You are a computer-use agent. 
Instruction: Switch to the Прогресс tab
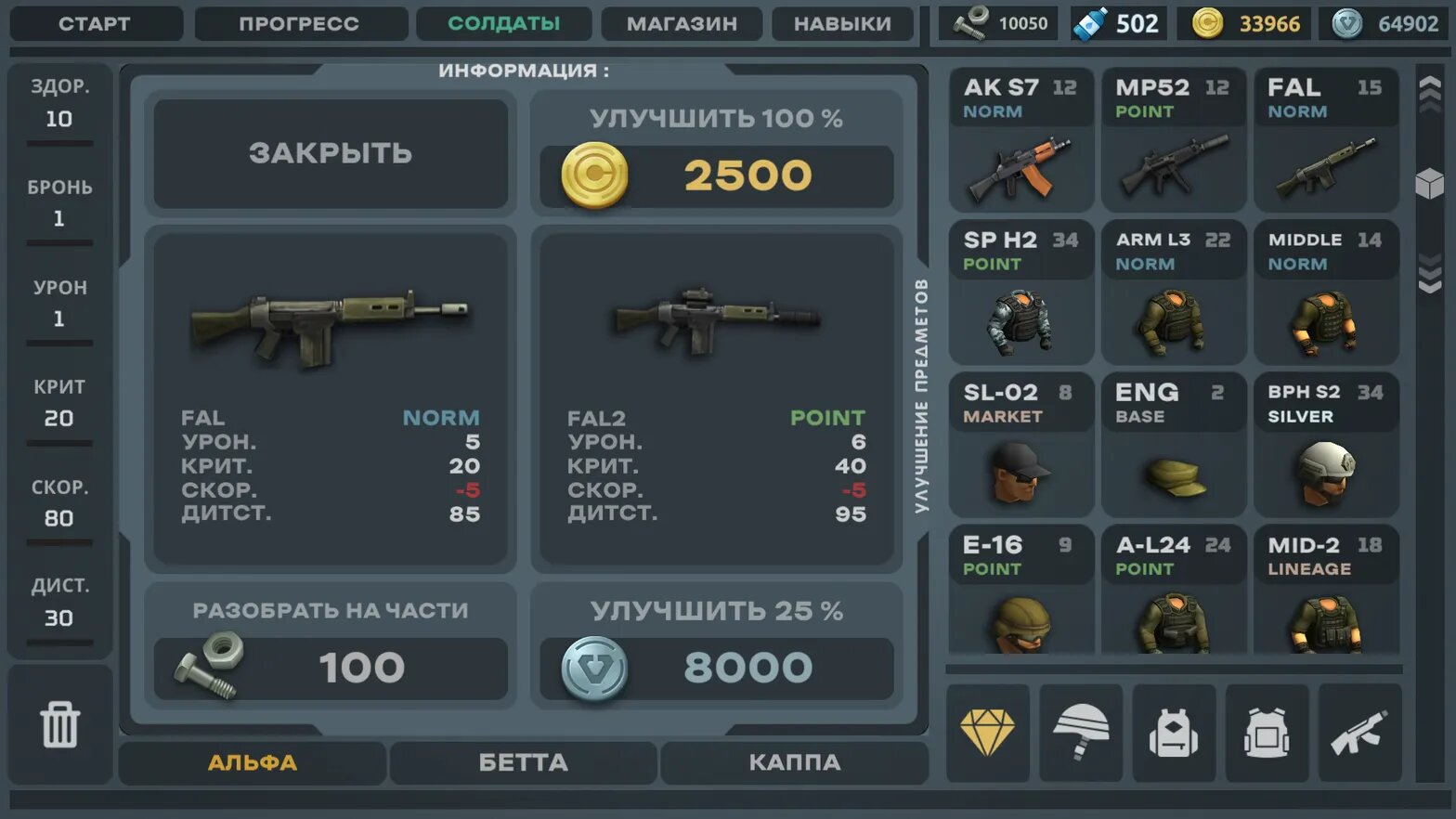pyautogui.click(x=299, y=24)
